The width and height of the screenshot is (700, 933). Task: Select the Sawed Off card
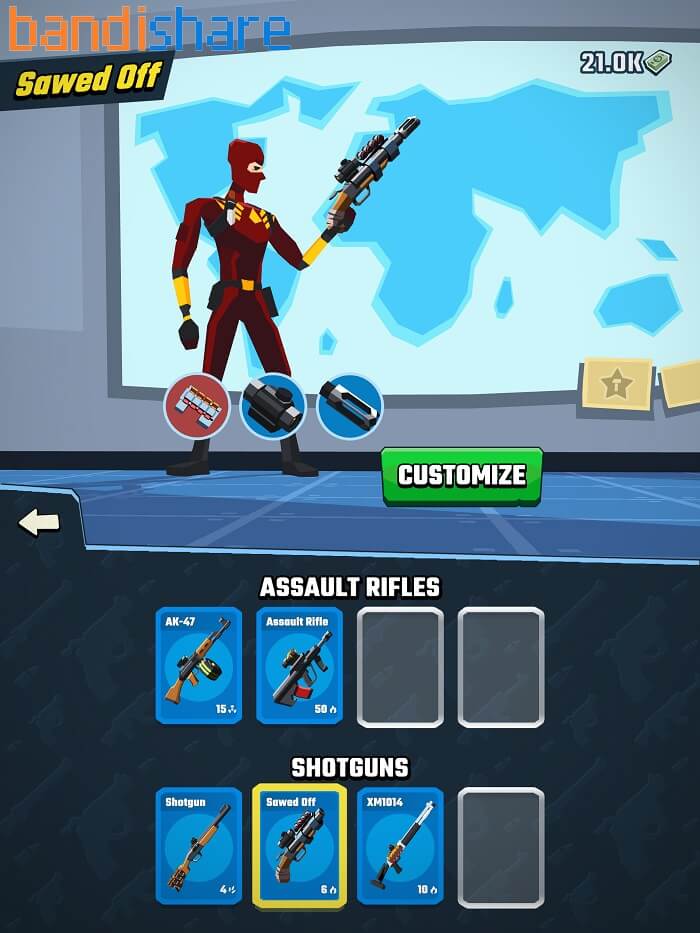click(x=299, y=845)
